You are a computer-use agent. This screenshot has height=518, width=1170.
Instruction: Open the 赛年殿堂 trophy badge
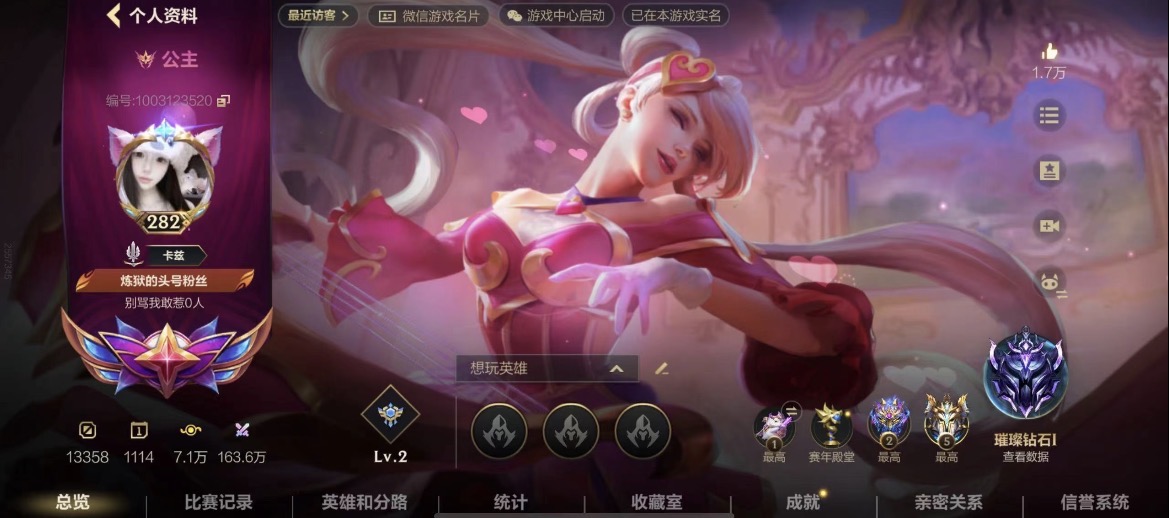831,425
